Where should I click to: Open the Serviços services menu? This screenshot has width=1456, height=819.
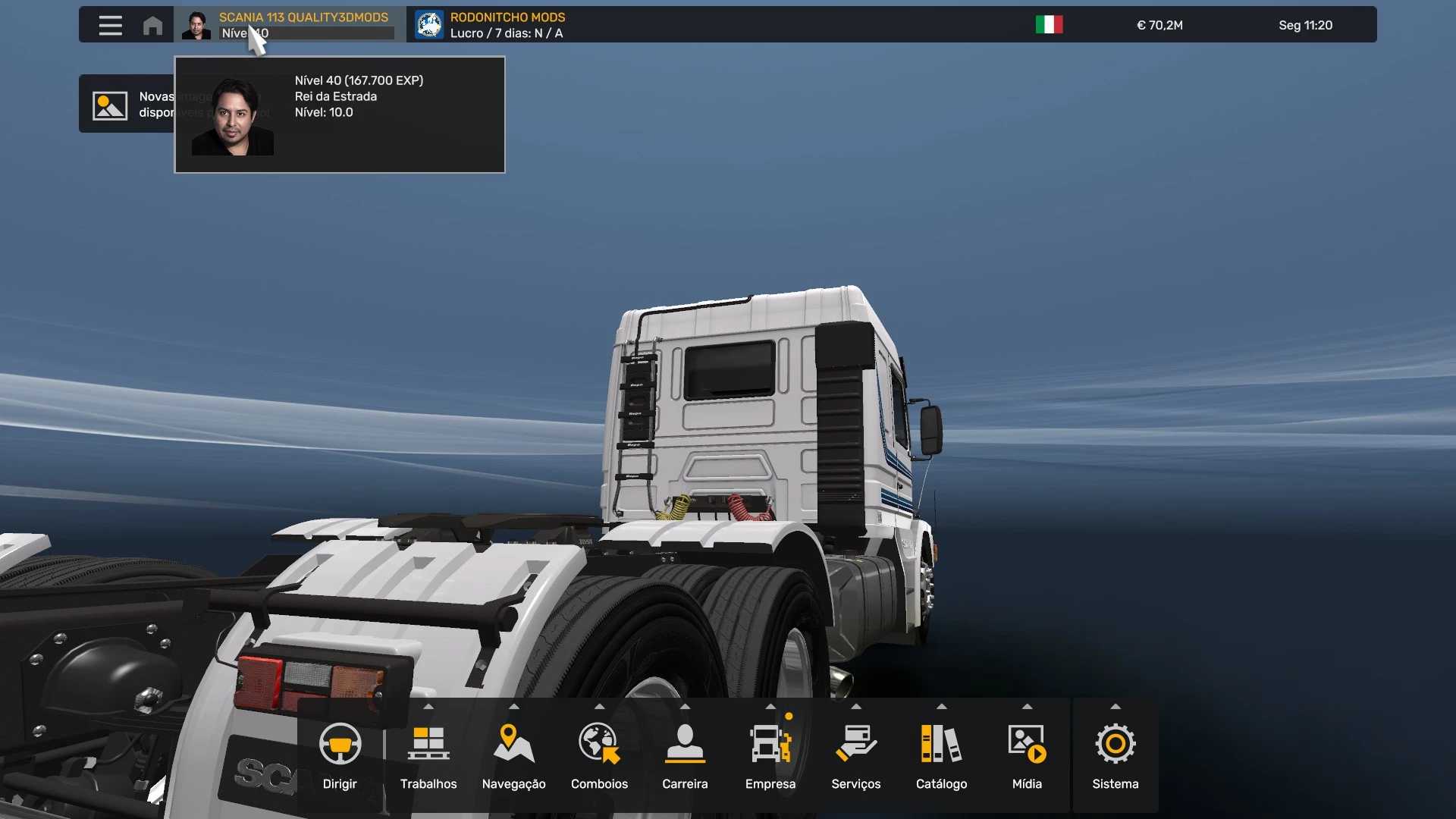click(x=856, y=755)
